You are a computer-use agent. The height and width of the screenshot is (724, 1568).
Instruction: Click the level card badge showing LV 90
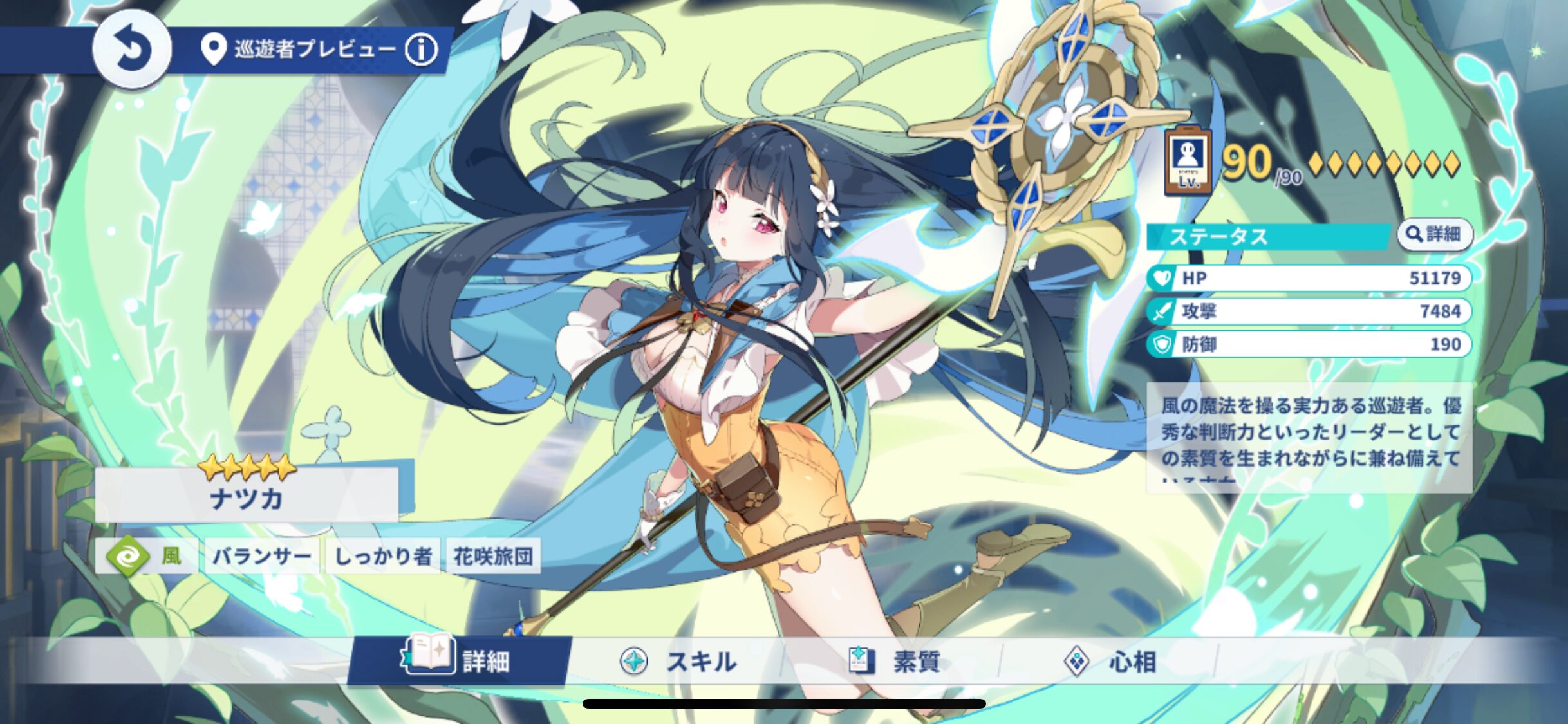[1190, 163]
